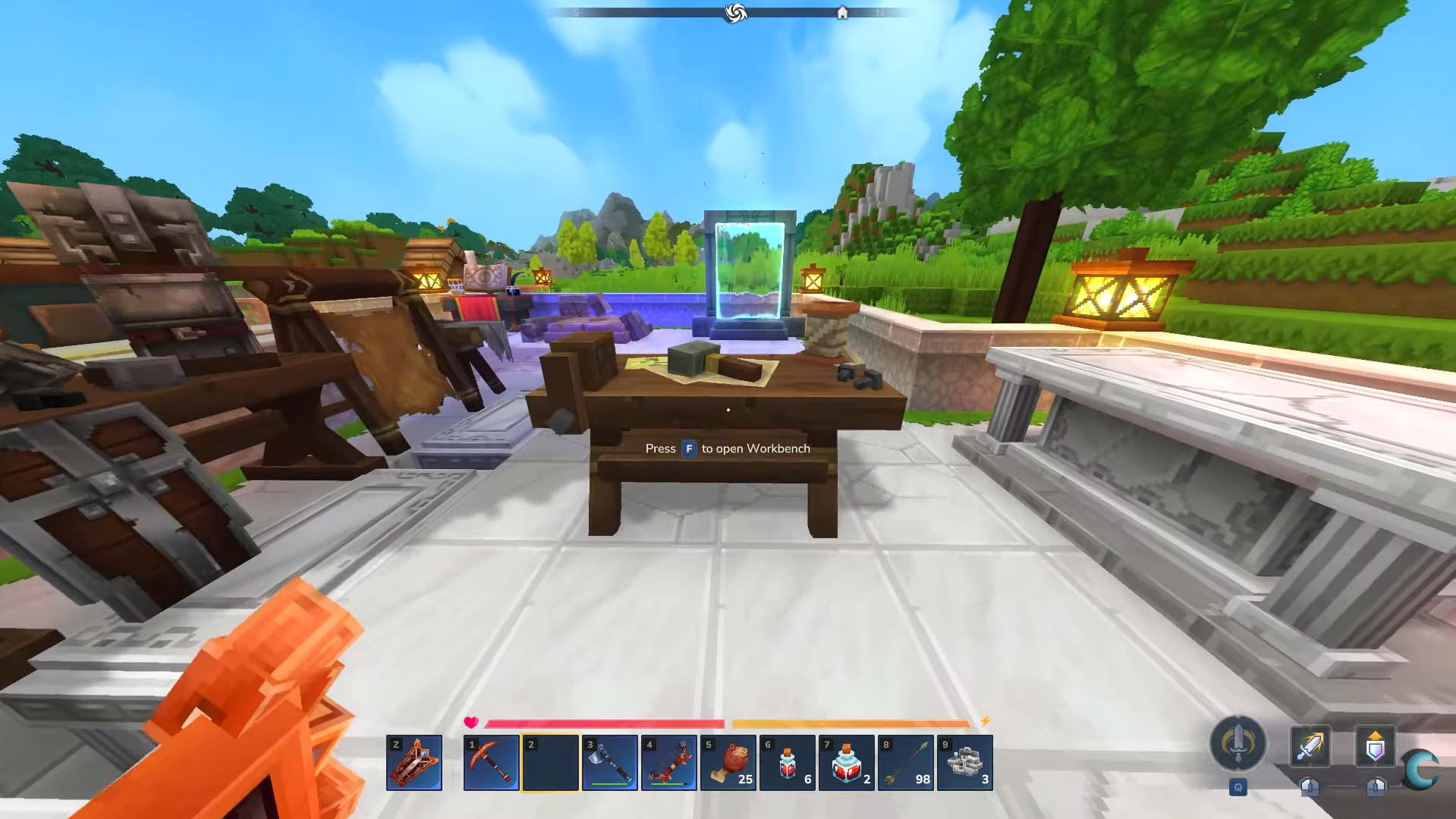The height and width of the screenshot is (819, 1456).
Task: Select the pickaxe in hotbar slot 1
Action: pos(491,762)
